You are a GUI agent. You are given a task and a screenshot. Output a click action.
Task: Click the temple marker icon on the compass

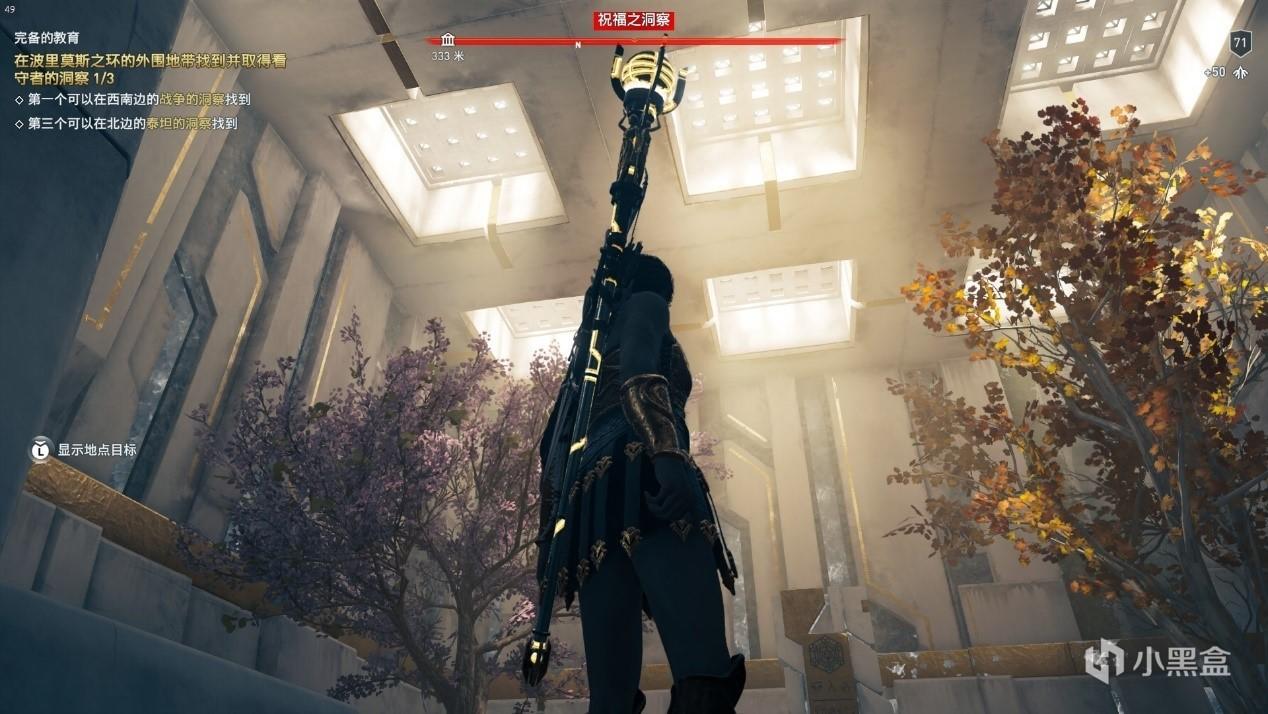coord(447,40)
